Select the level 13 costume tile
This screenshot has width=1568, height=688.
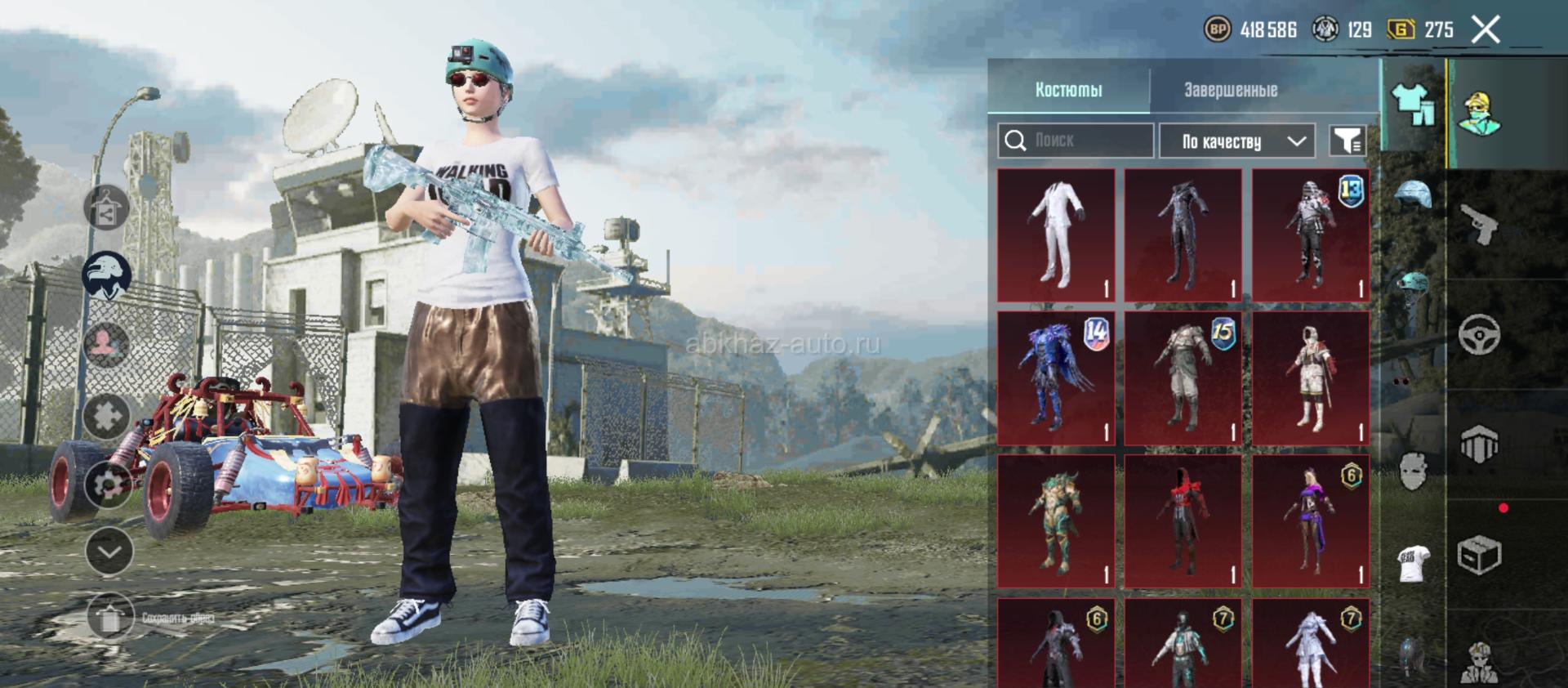pyautogui.click(x=1311, y=235)
